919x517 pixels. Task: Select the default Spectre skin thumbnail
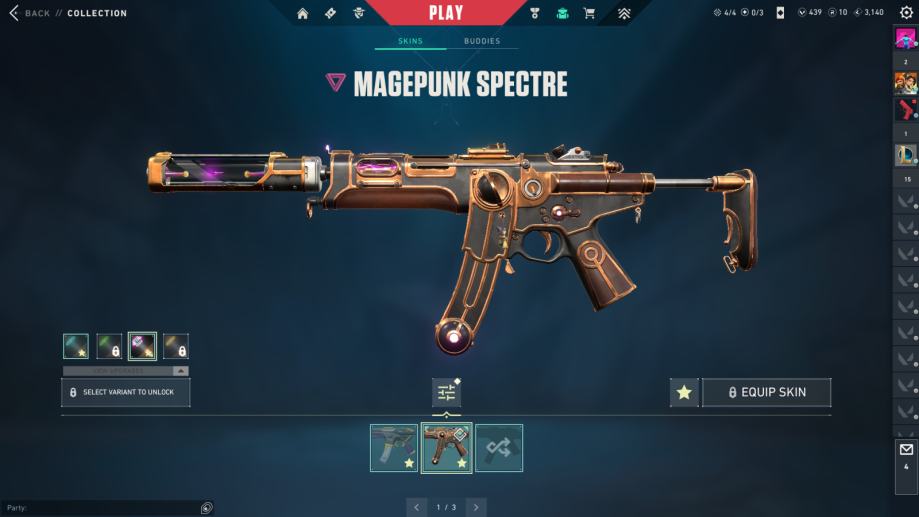tap(394, 448)
